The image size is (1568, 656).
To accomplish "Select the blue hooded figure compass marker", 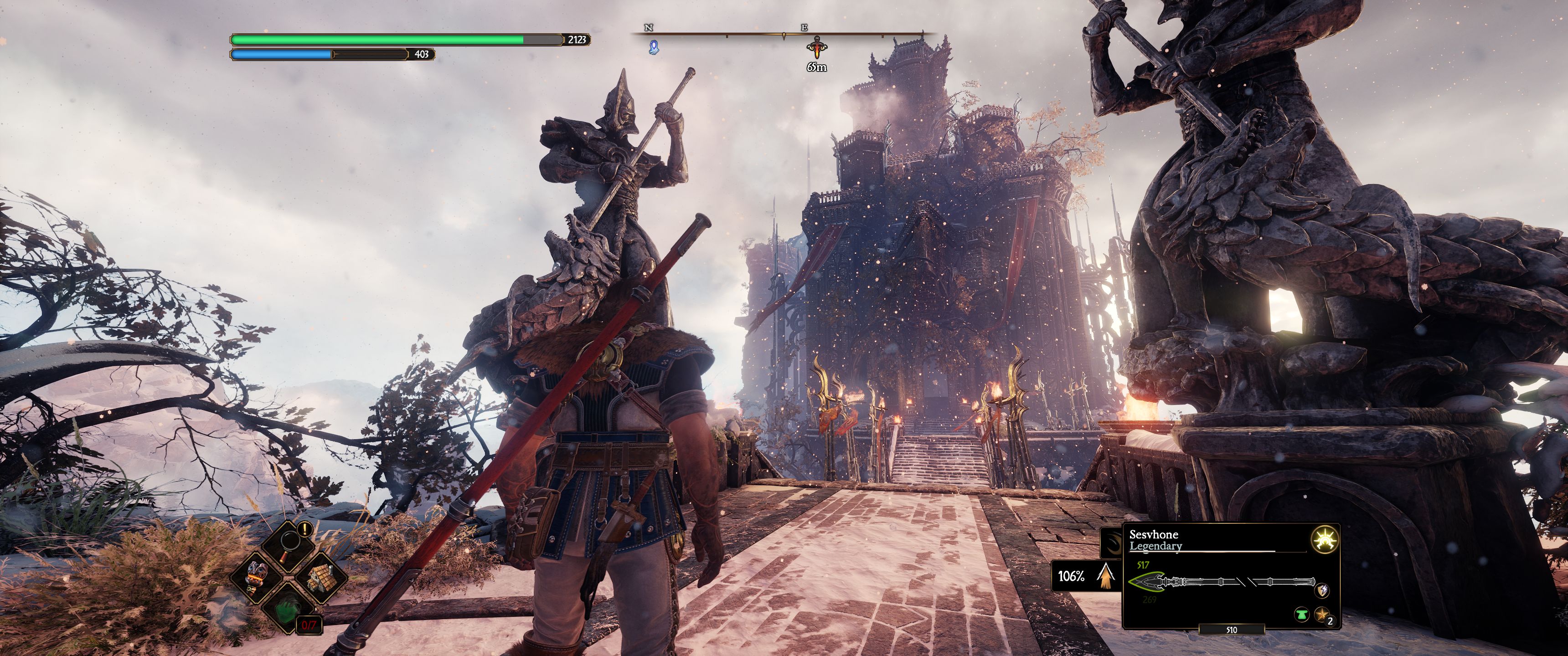I will click(653, 47).
